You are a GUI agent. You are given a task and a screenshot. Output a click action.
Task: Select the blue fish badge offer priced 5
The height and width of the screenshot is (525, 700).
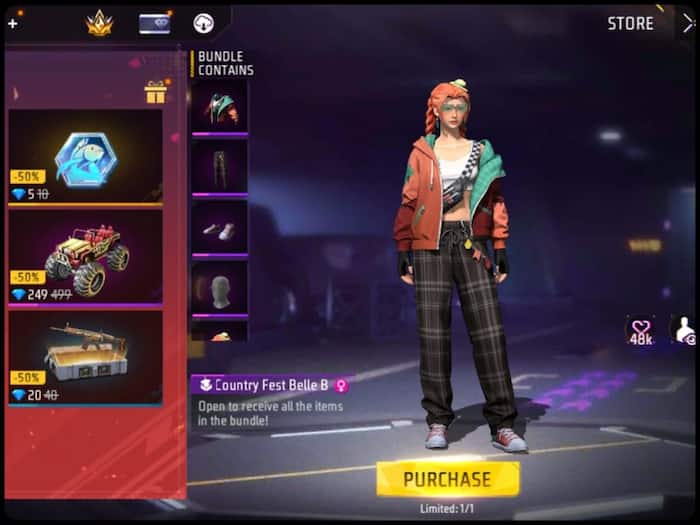coord(85,156)
